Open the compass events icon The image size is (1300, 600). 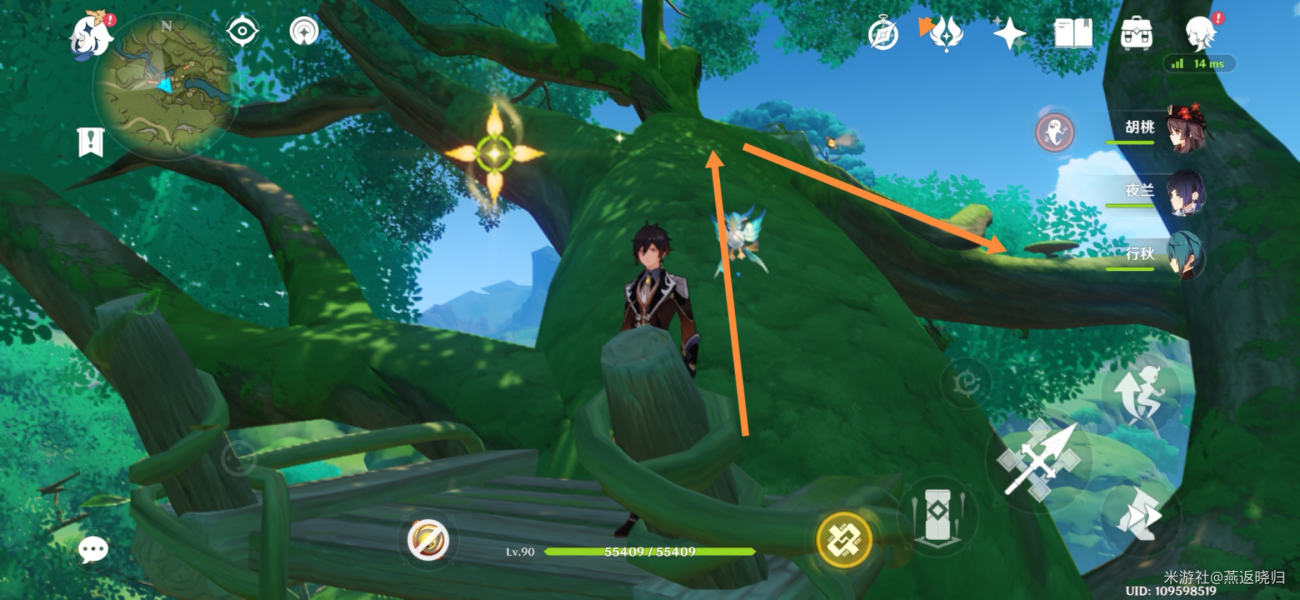pos(883,34)
